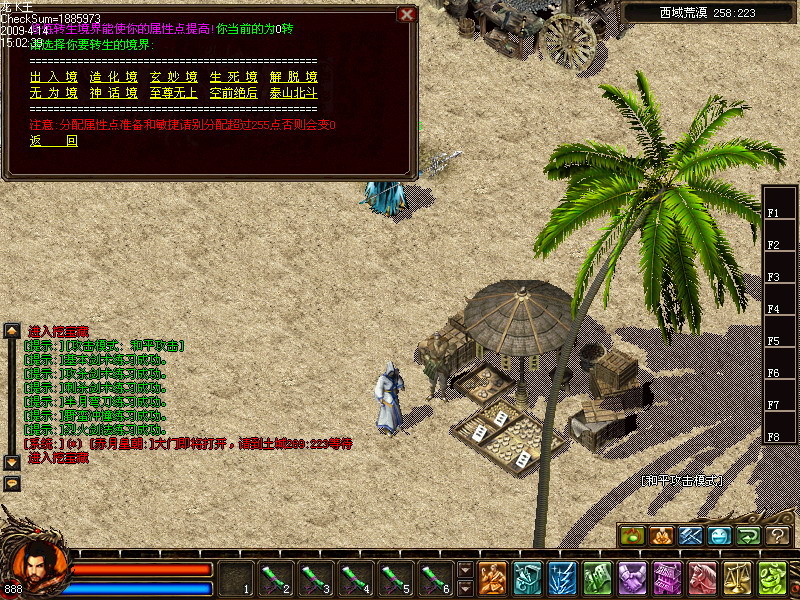Screen dimensions: 800x600
Task: Pick the 至尊无上 realm option
Action: click(173, 93)
